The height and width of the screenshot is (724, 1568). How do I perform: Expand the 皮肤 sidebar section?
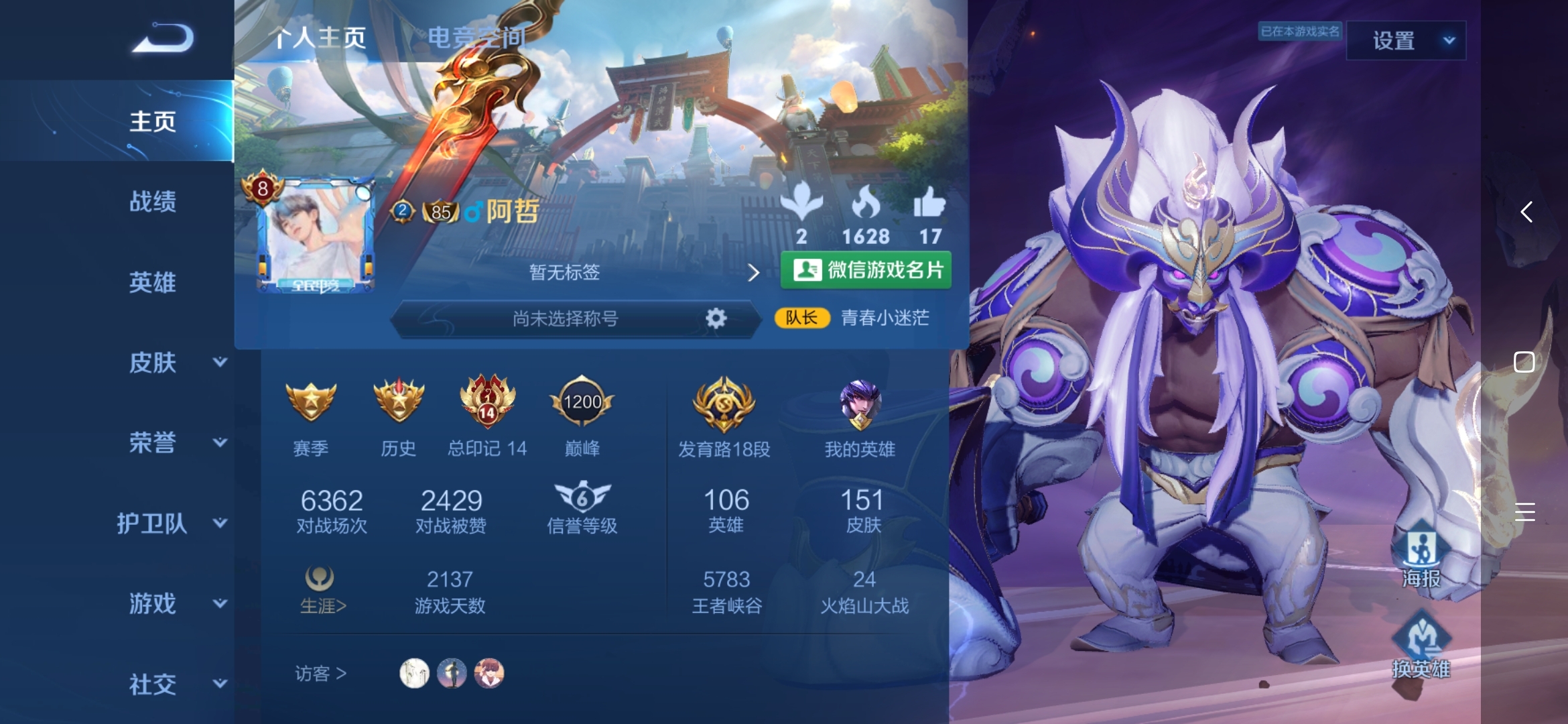click(176, 363)
